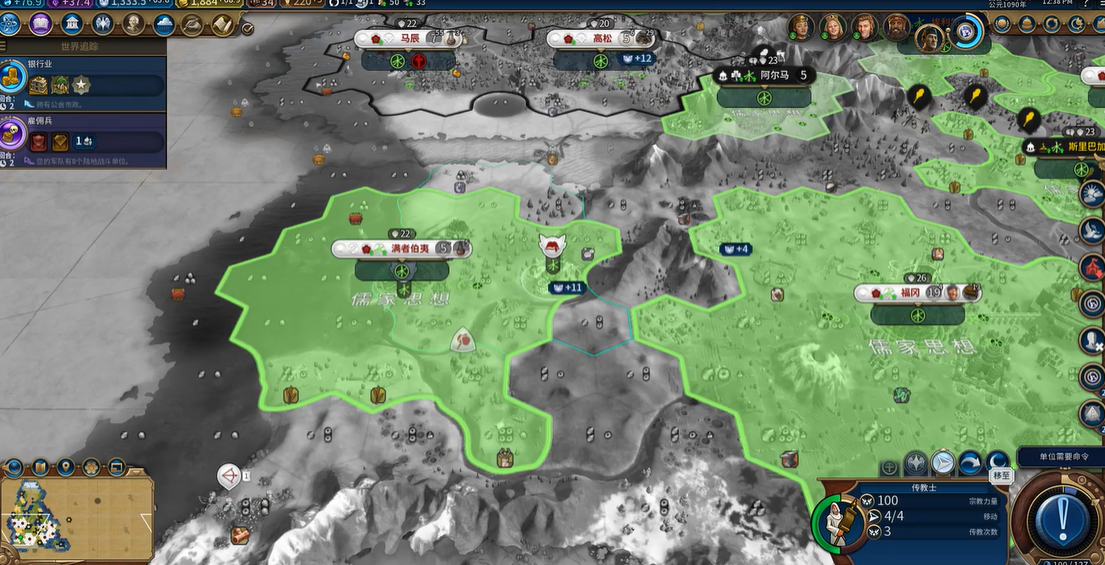
Task: Activate the sleep crescent moon action
Action: [x=997, y=462]
